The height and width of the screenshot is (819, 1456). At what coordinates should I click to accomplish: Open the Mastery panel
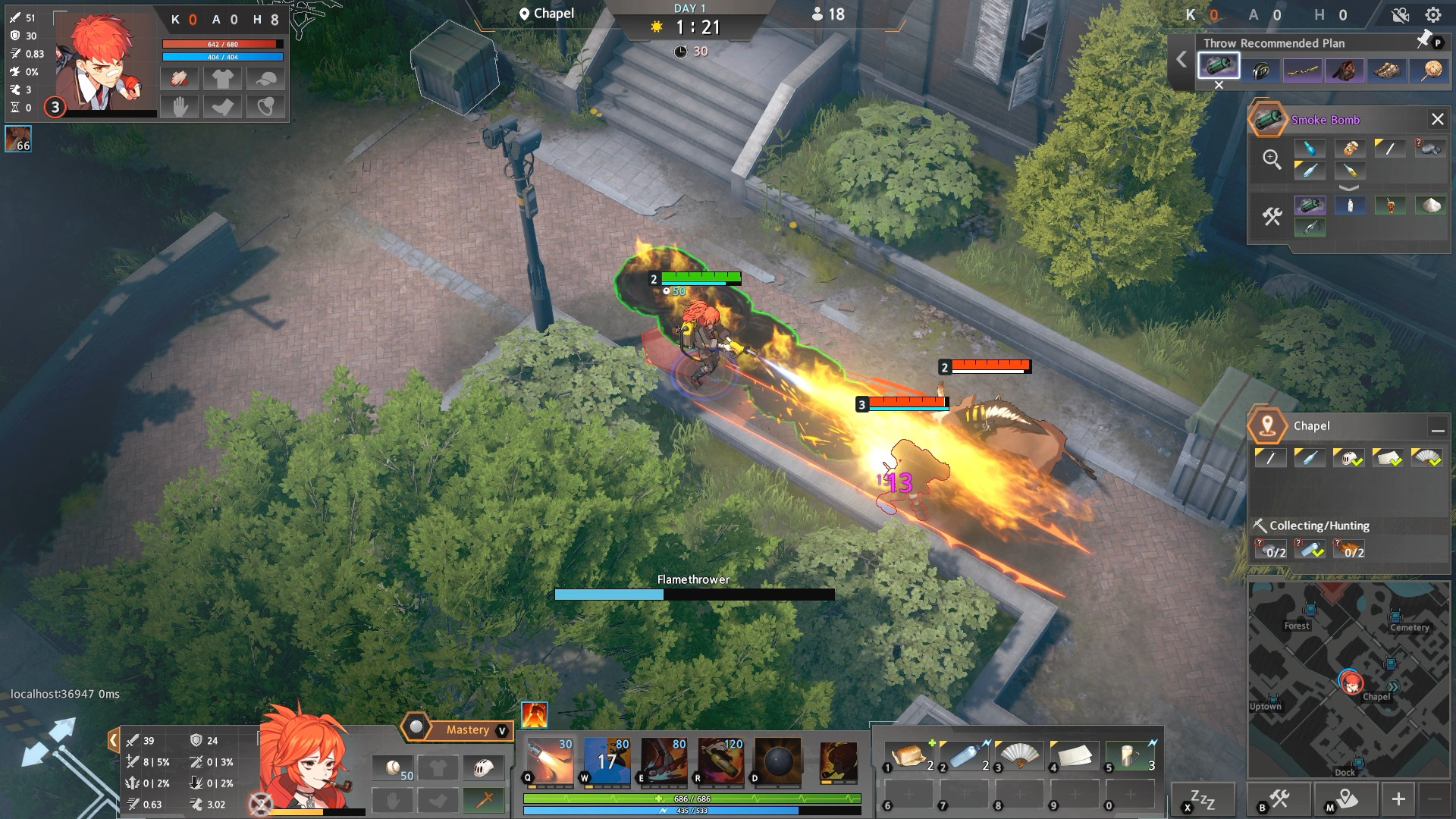pyautogui.click(x=467, y=730)
